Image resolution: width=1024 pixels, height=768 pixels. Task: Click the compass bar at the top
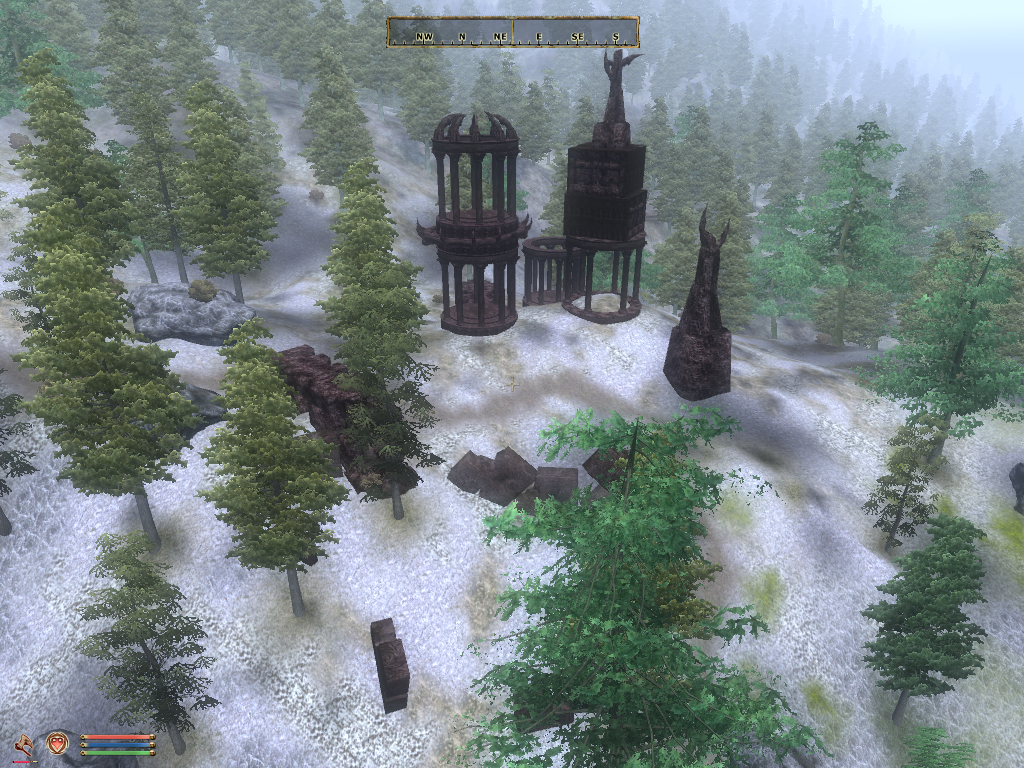513,32
